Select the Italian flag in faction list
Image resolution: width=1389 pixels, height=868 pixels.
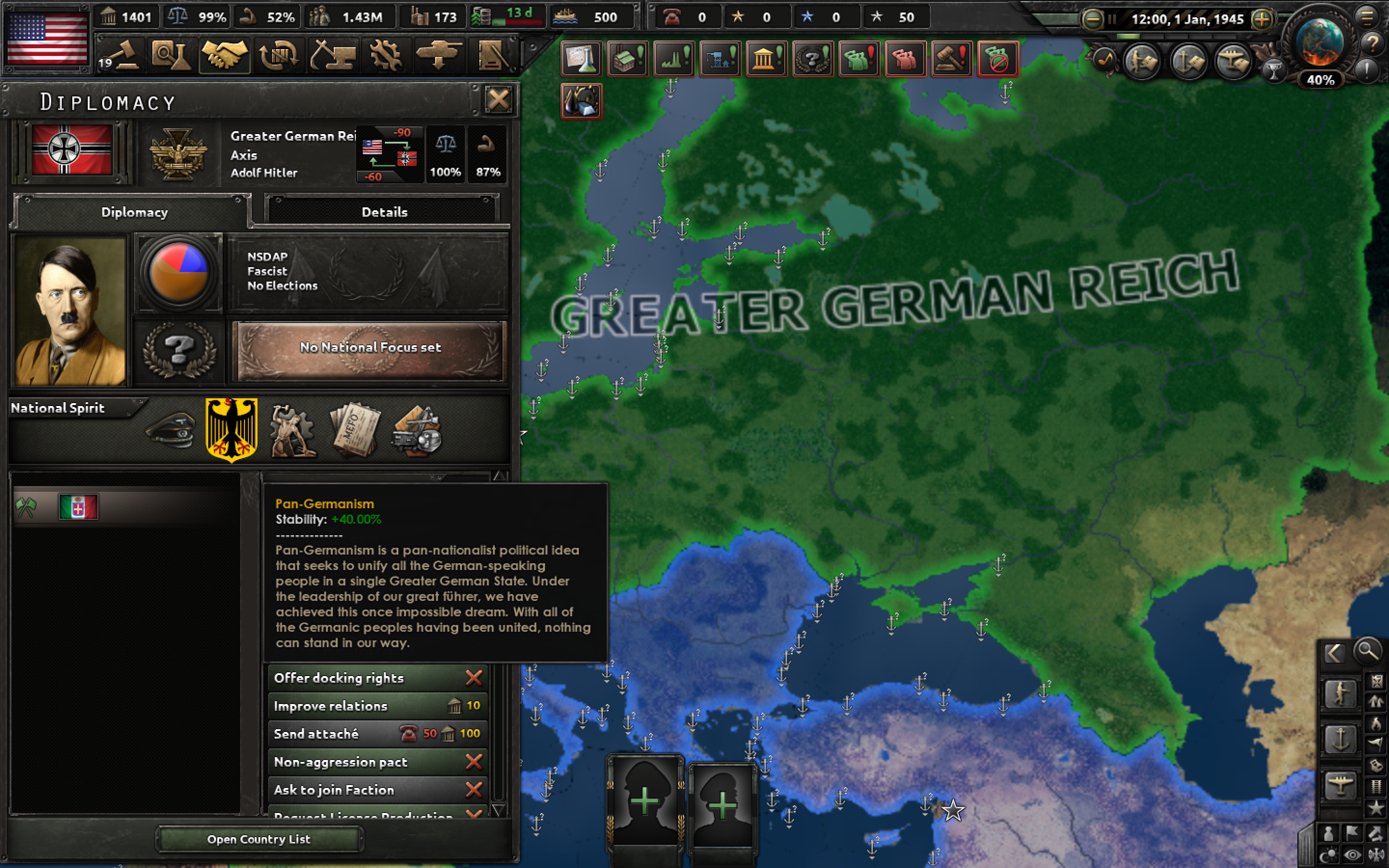point(79,507)
